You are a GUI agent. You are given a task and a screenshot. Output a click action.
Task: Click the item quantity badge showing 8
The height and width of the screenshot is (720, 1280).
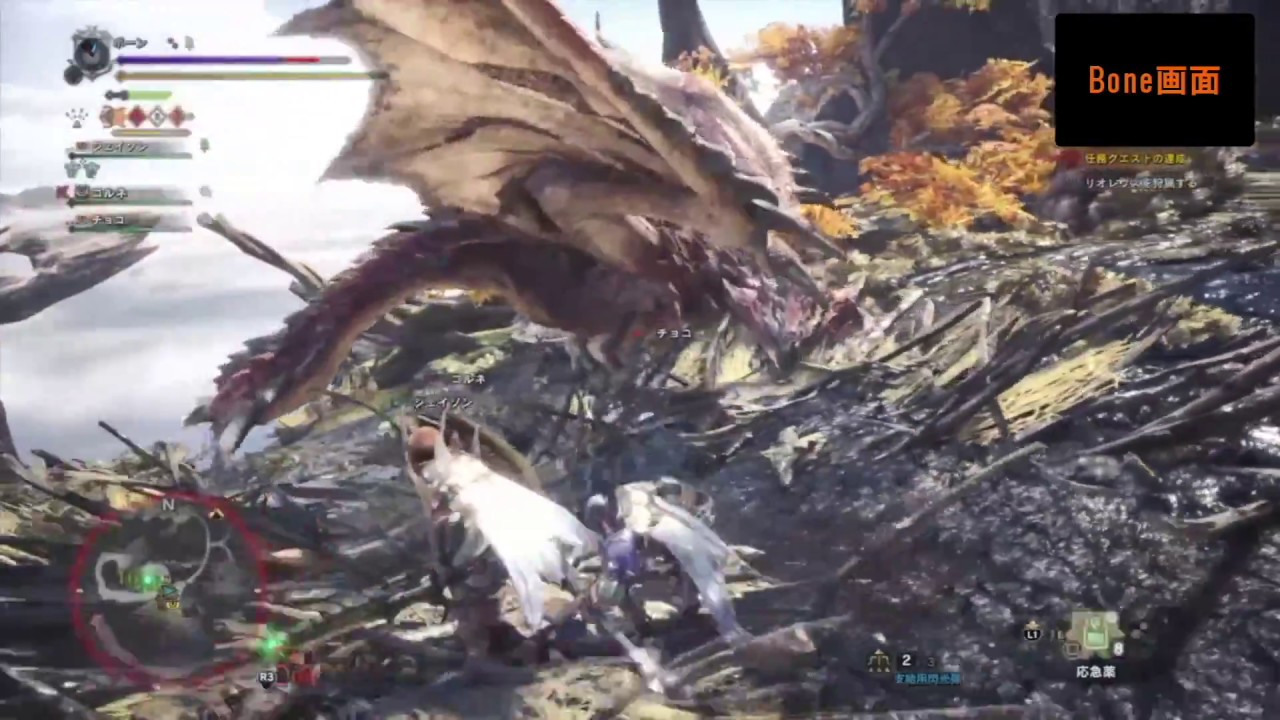tap(1117, 647)
